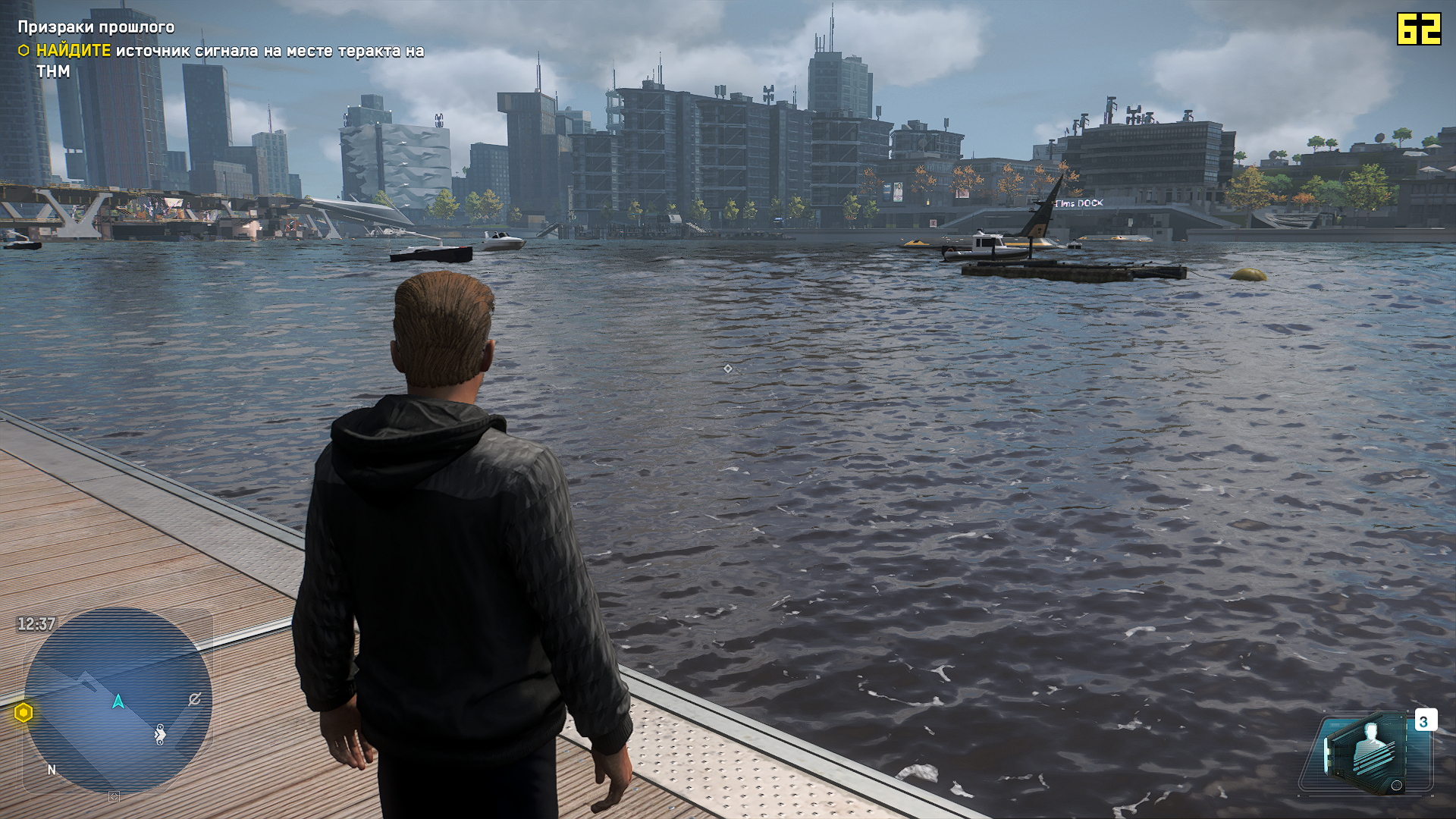Click the crossed-circle icon on the minimap
1456x819 pixels.
point(195,699)
